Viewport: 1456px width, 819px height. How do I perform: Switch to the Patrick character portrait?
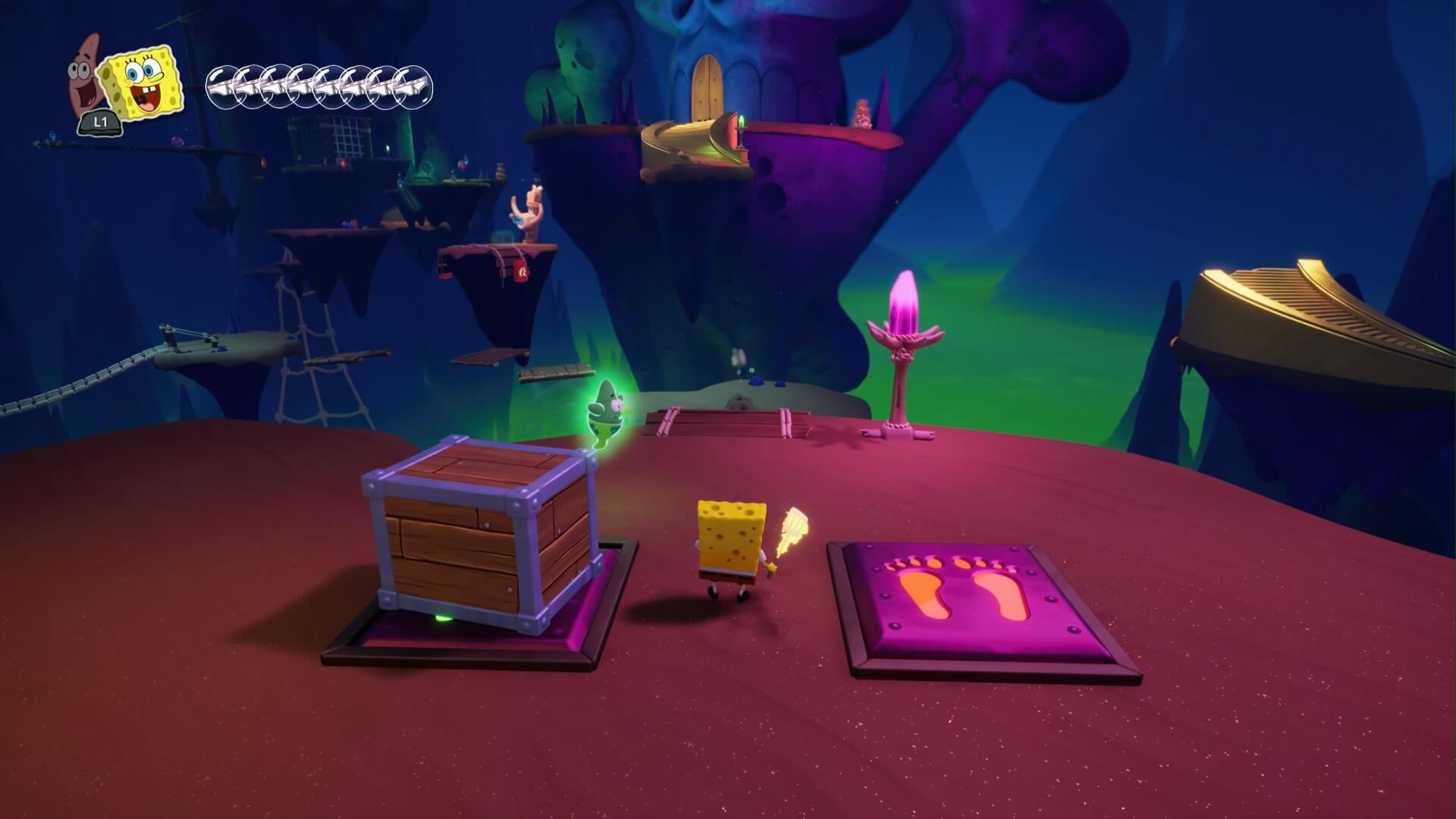pos(85,77)
